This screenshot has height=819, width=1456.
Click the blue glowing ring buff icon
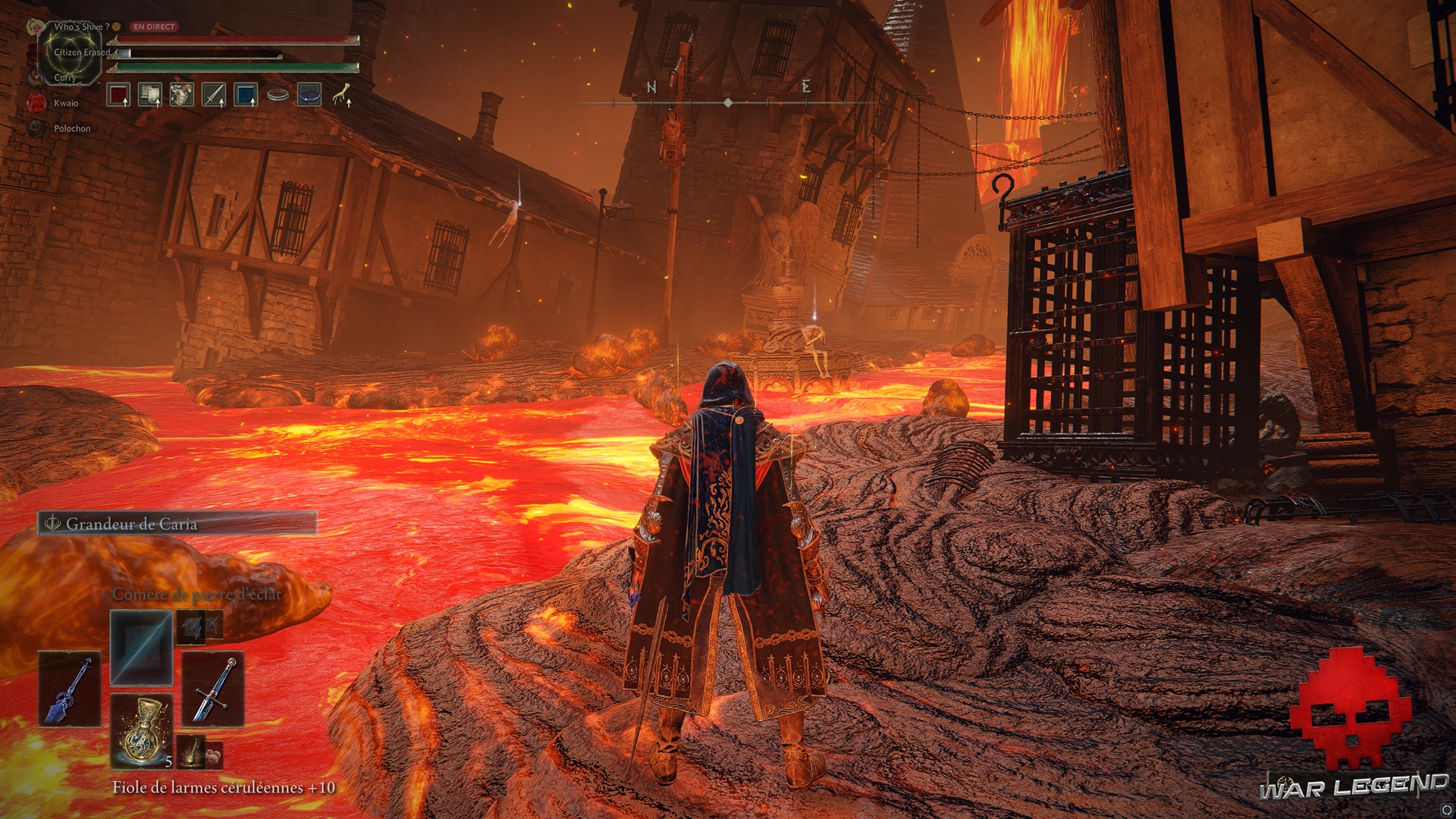coord(309,95)
